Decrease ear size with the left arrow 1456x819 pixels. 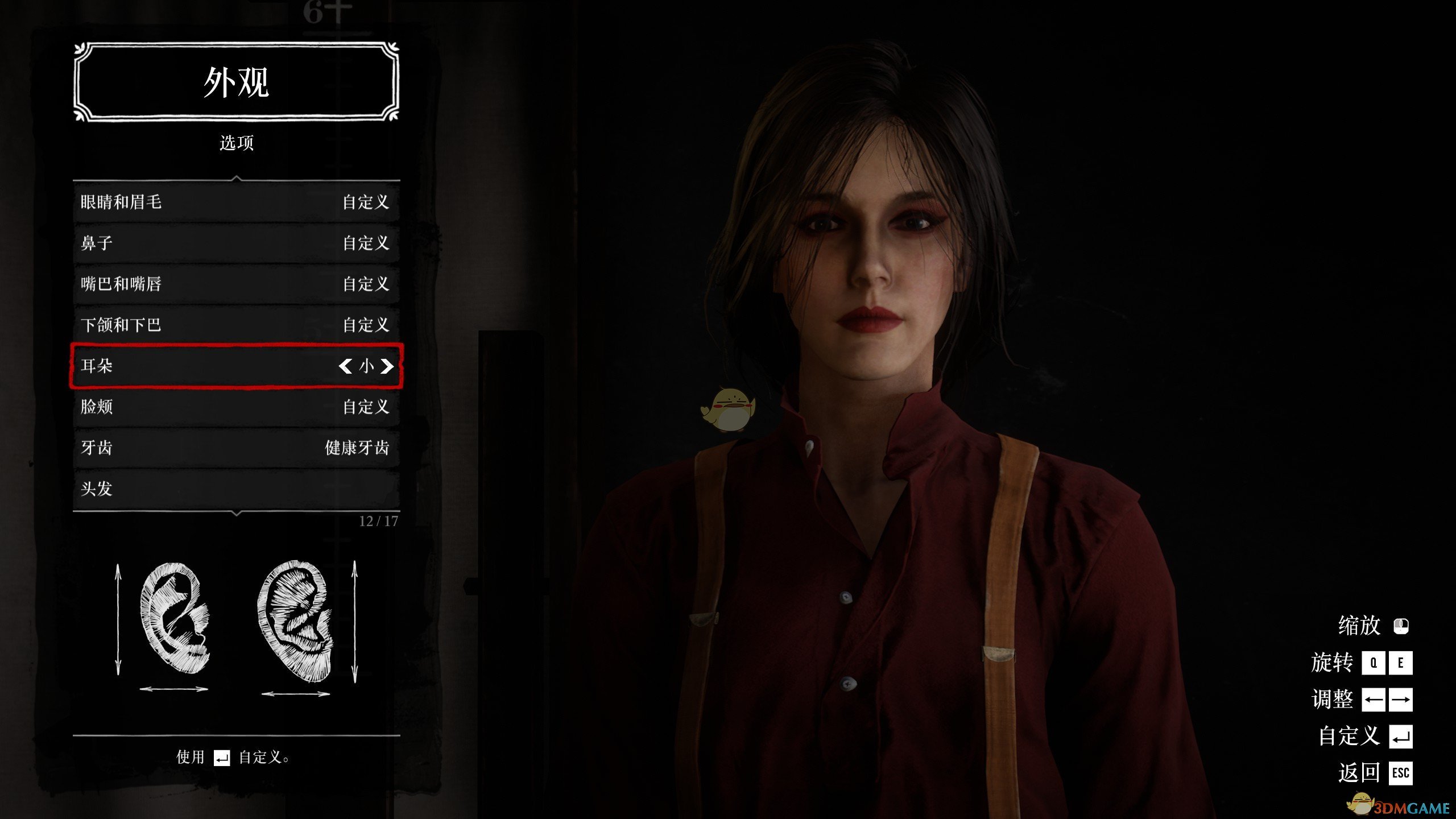pos(345,366)
